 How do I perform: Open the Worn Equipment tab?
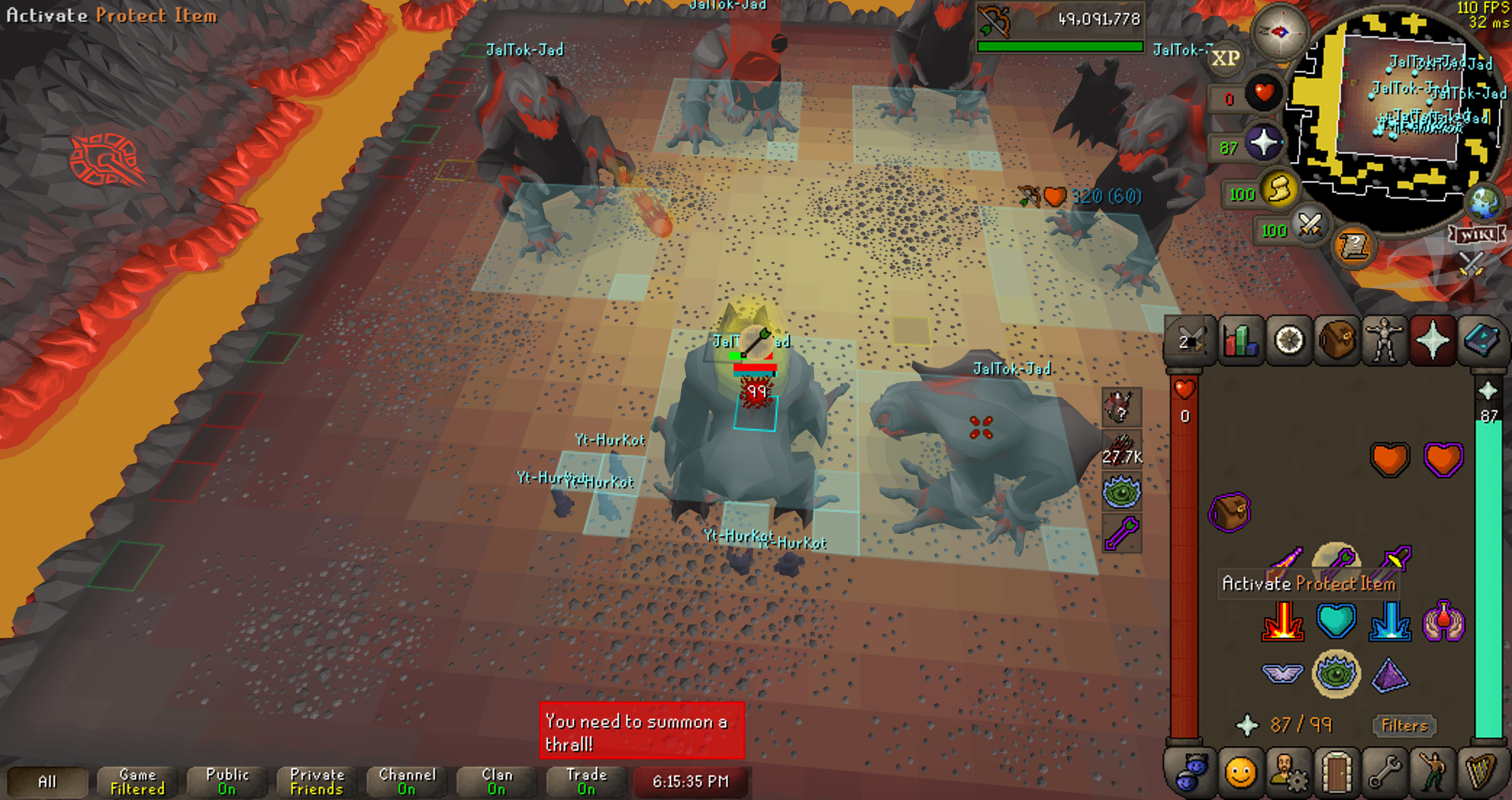coord(1384,341)
